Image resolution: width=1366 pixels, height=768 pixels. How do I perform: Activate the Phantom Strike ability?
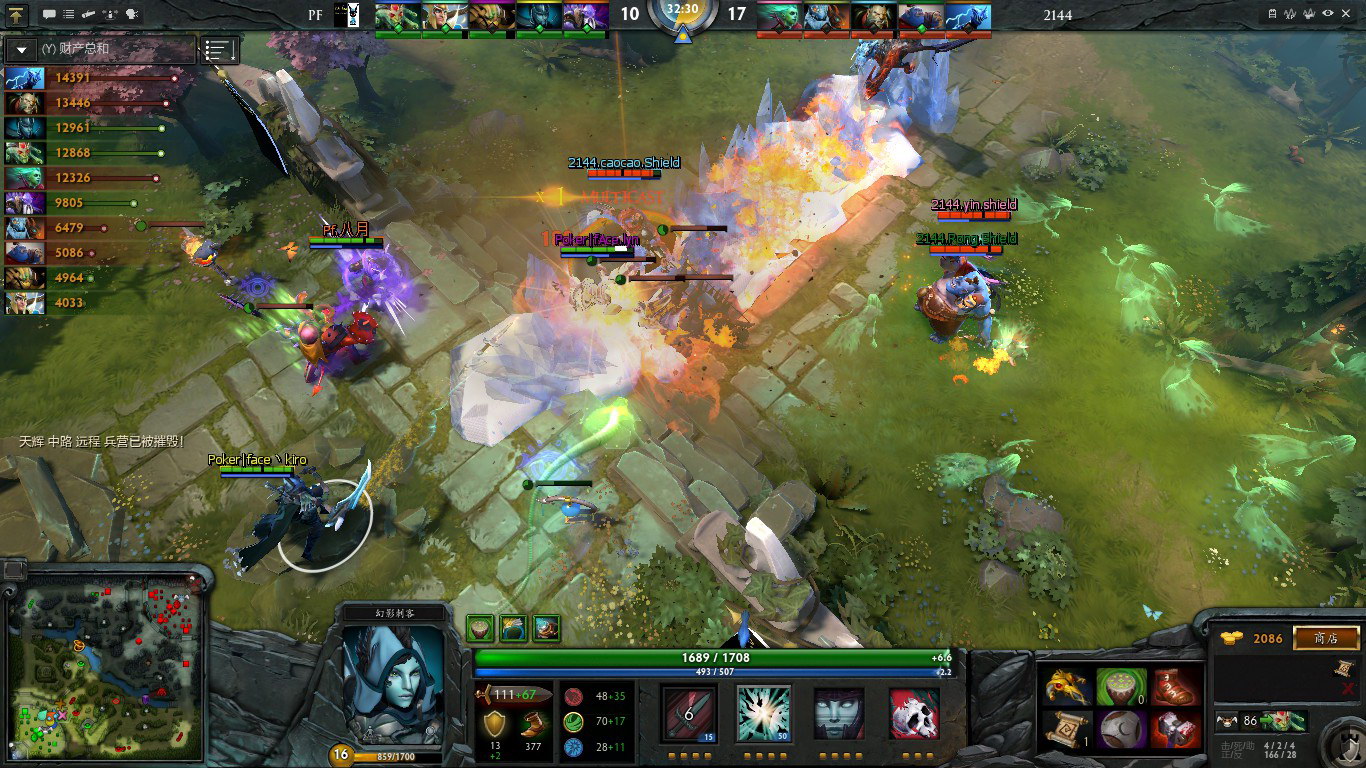[x=764, y=712]
